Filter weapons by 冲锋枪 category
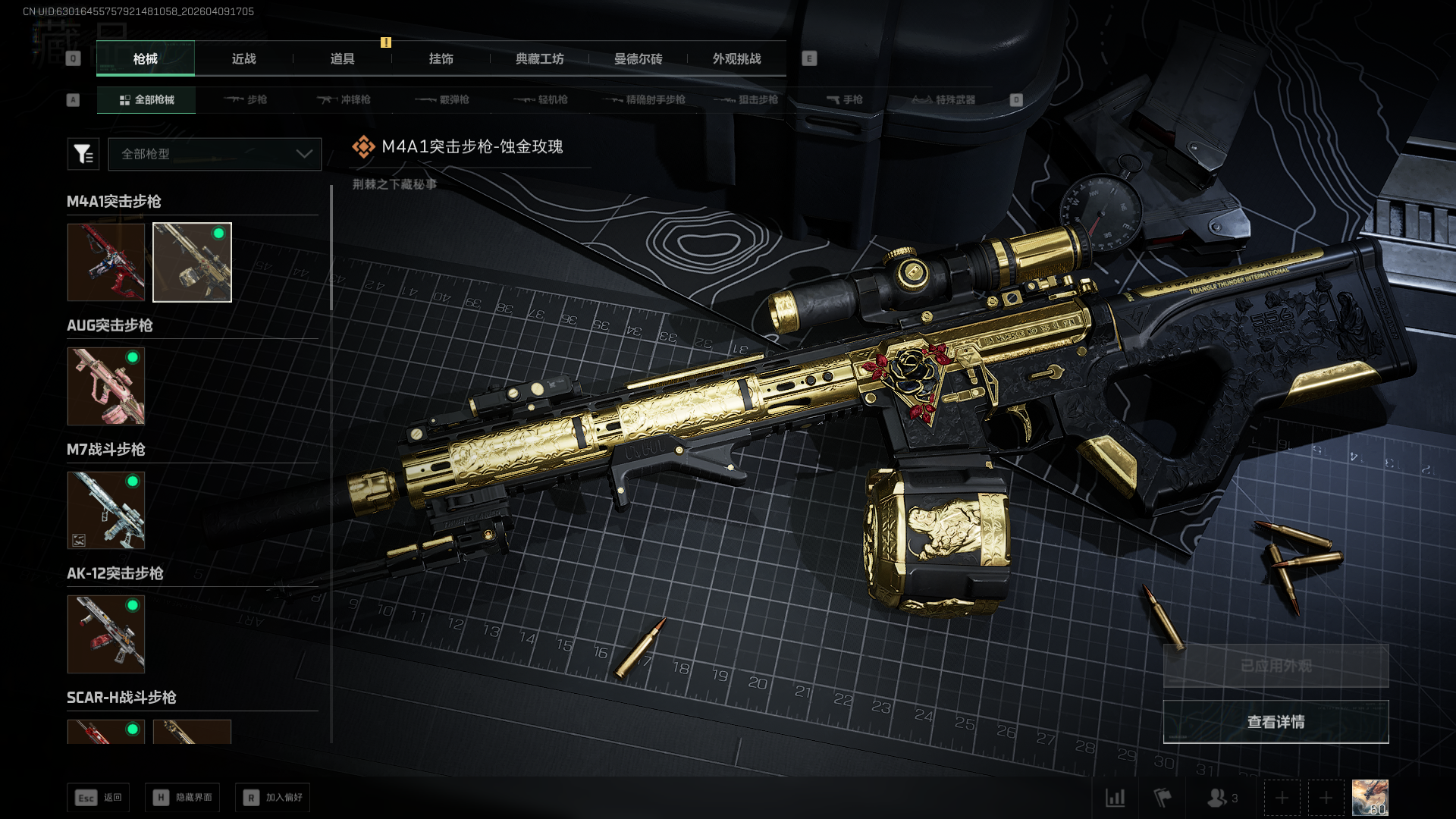The height and width of the screenshot is (819, 1456). point(344,99)
